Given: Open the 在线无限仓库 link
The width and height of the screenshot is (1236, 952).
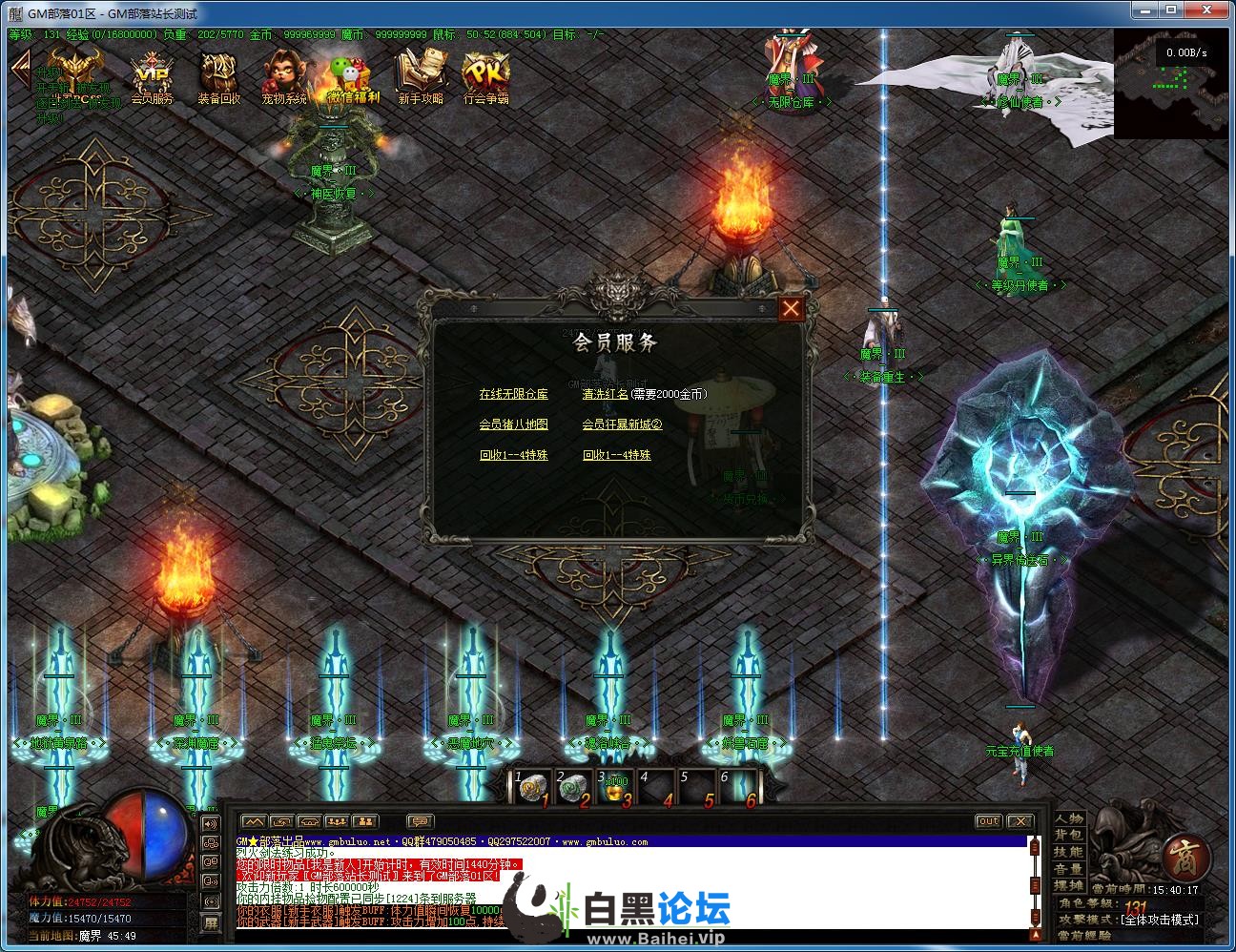Looking at the screenshot, I should [x=513, y=394].
